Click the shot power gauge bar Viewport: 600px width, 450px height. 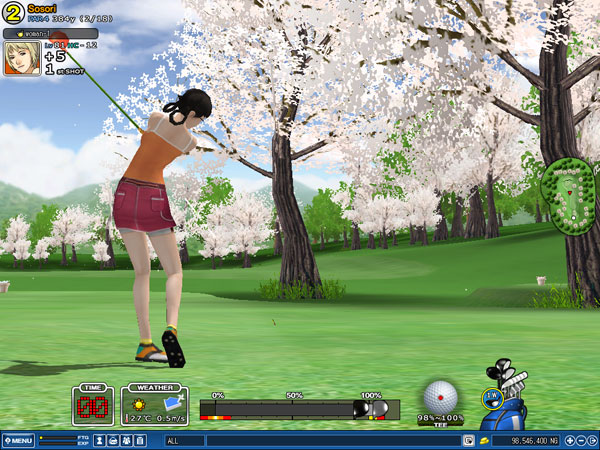(x=290, y=409)
